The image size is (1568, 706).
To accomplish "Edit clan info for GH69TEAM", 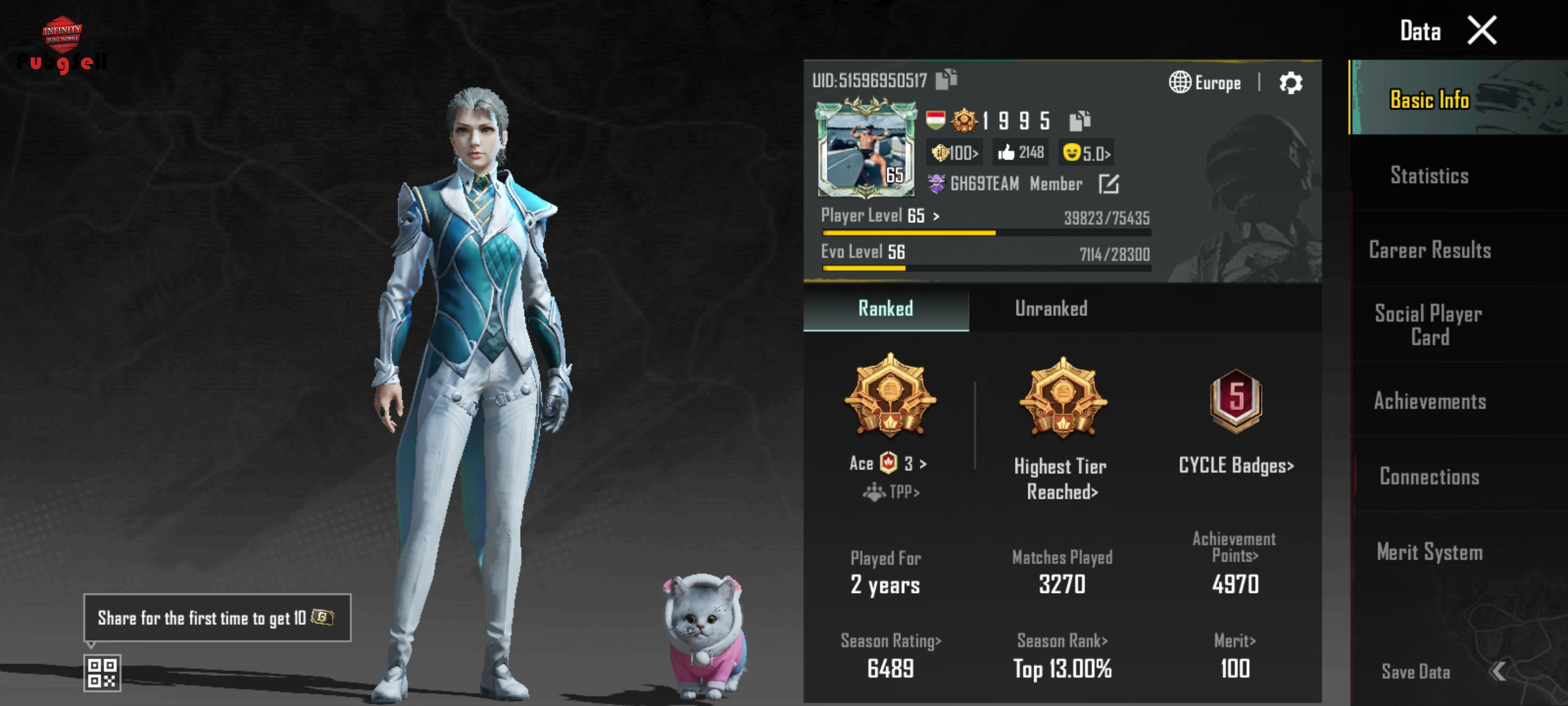I will [x=1109, y=184].
